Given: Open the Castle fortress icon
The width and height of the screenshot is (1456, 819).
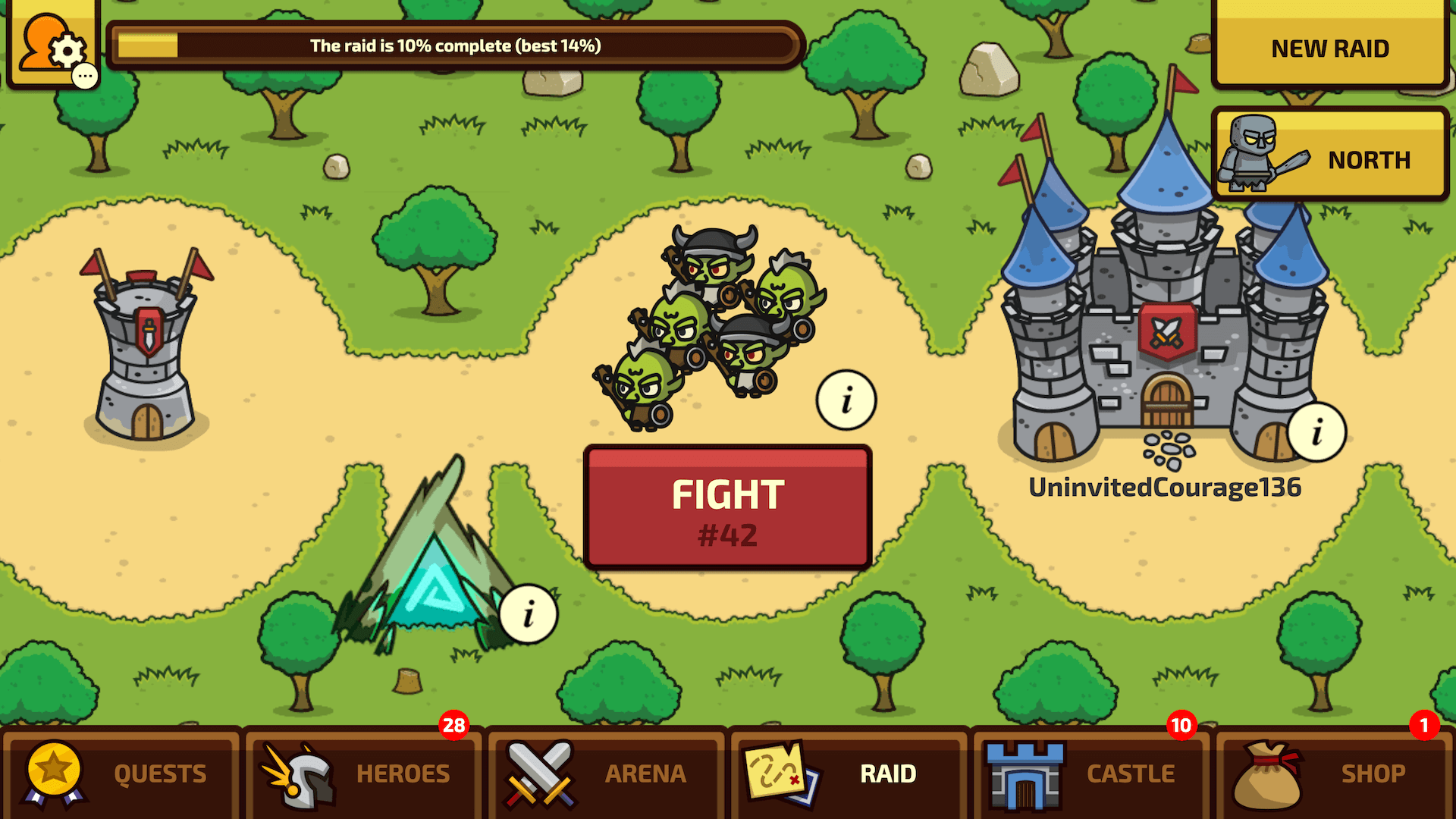Looking at the screenshot, I should (1024, 772).
